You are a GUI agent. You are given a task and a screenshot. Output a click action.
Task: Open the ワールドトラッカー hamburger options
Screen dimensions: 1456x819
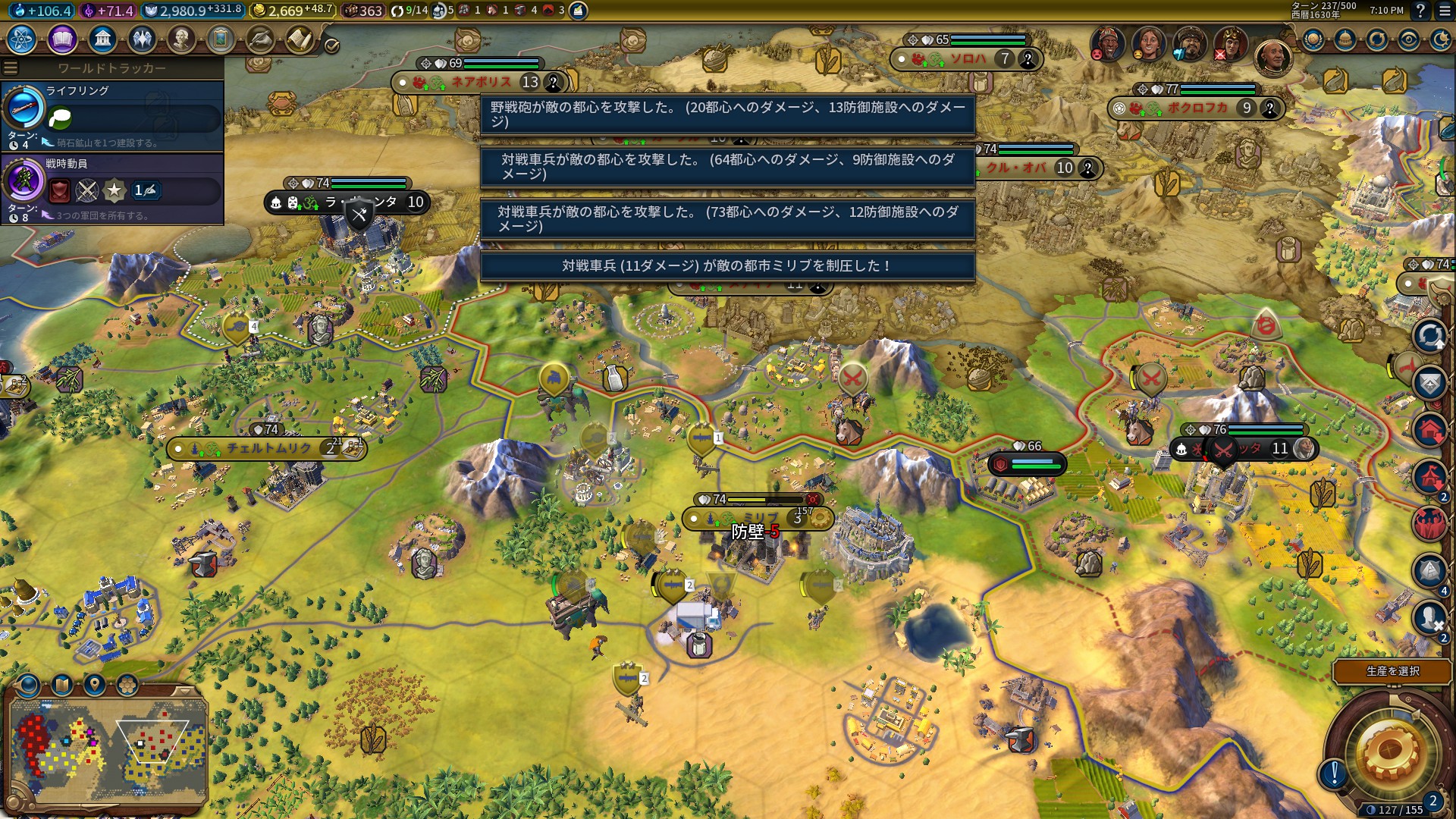point(11,68)
